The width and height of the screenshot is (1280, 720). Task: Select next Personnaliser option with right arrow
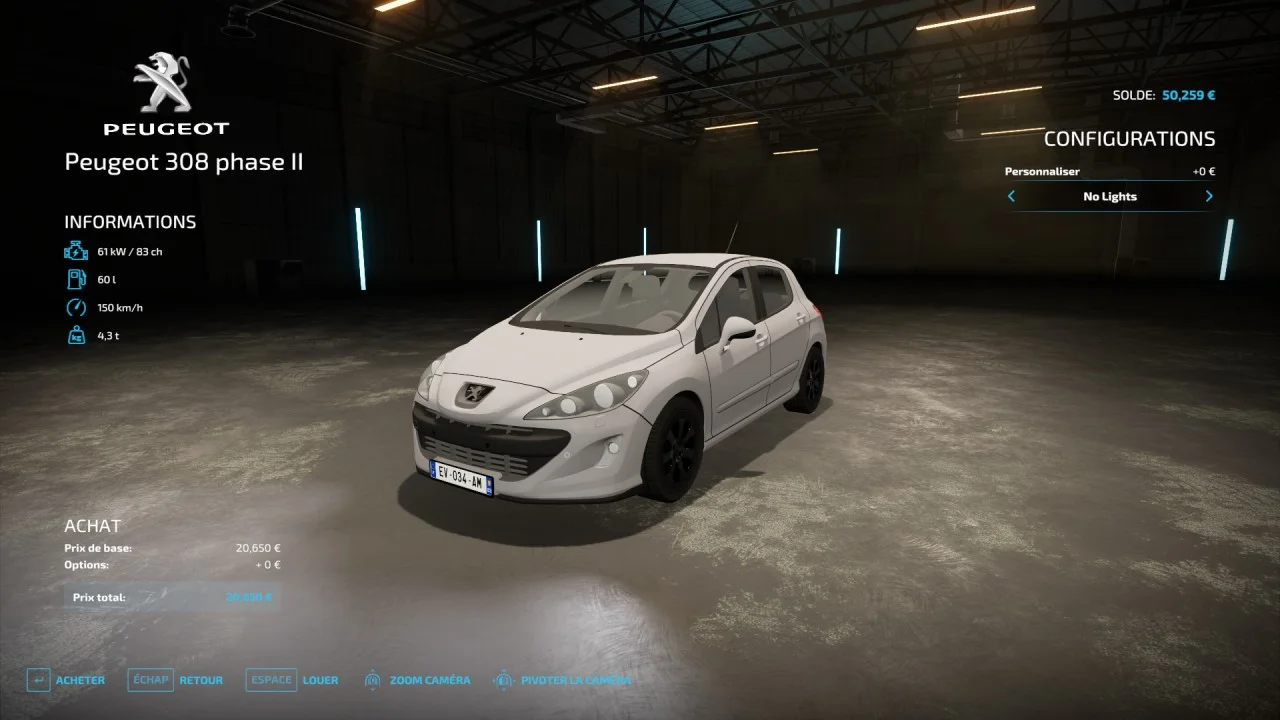coord(1209,197)
